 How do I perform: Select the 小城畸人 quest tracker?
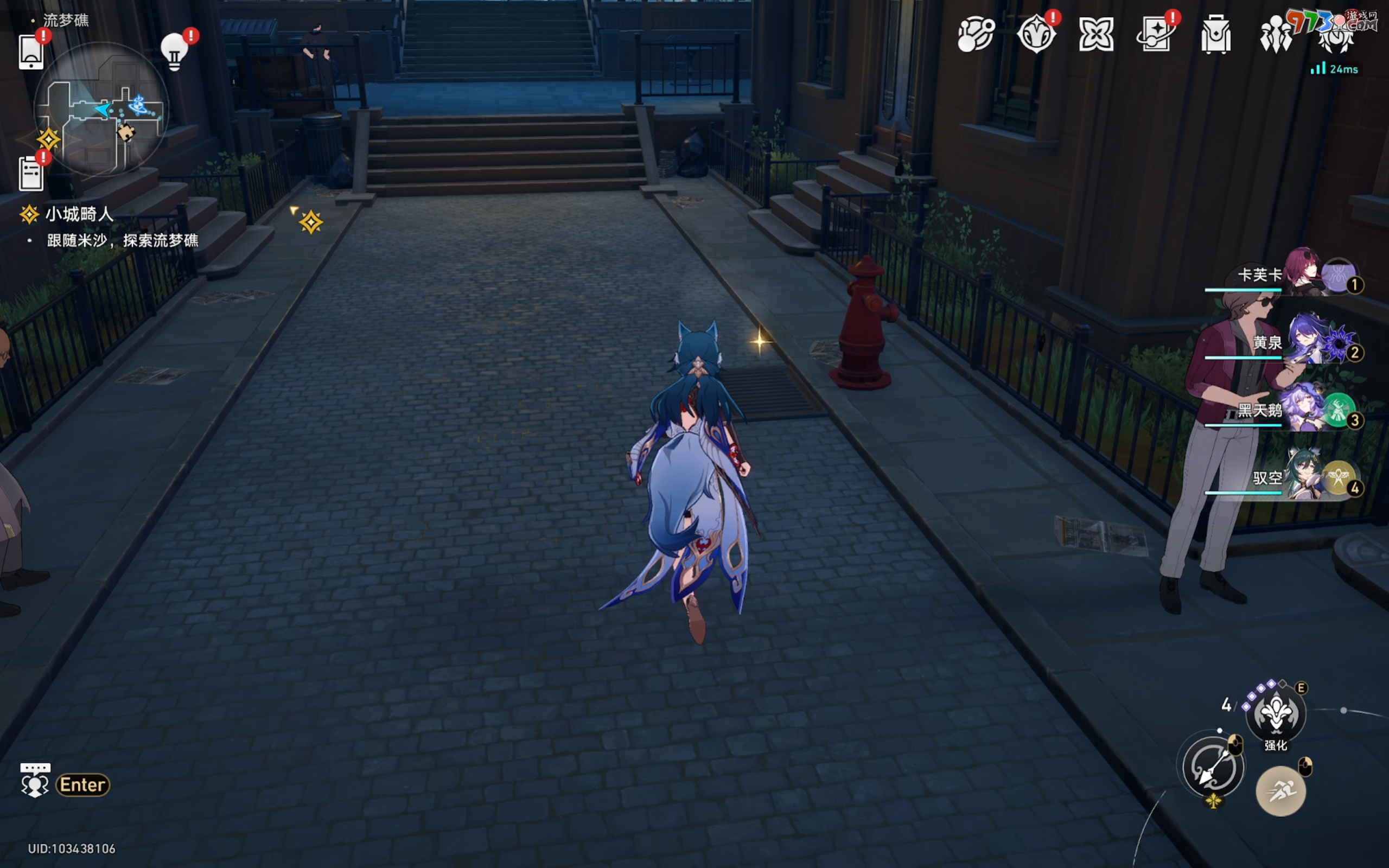(79, 215)
